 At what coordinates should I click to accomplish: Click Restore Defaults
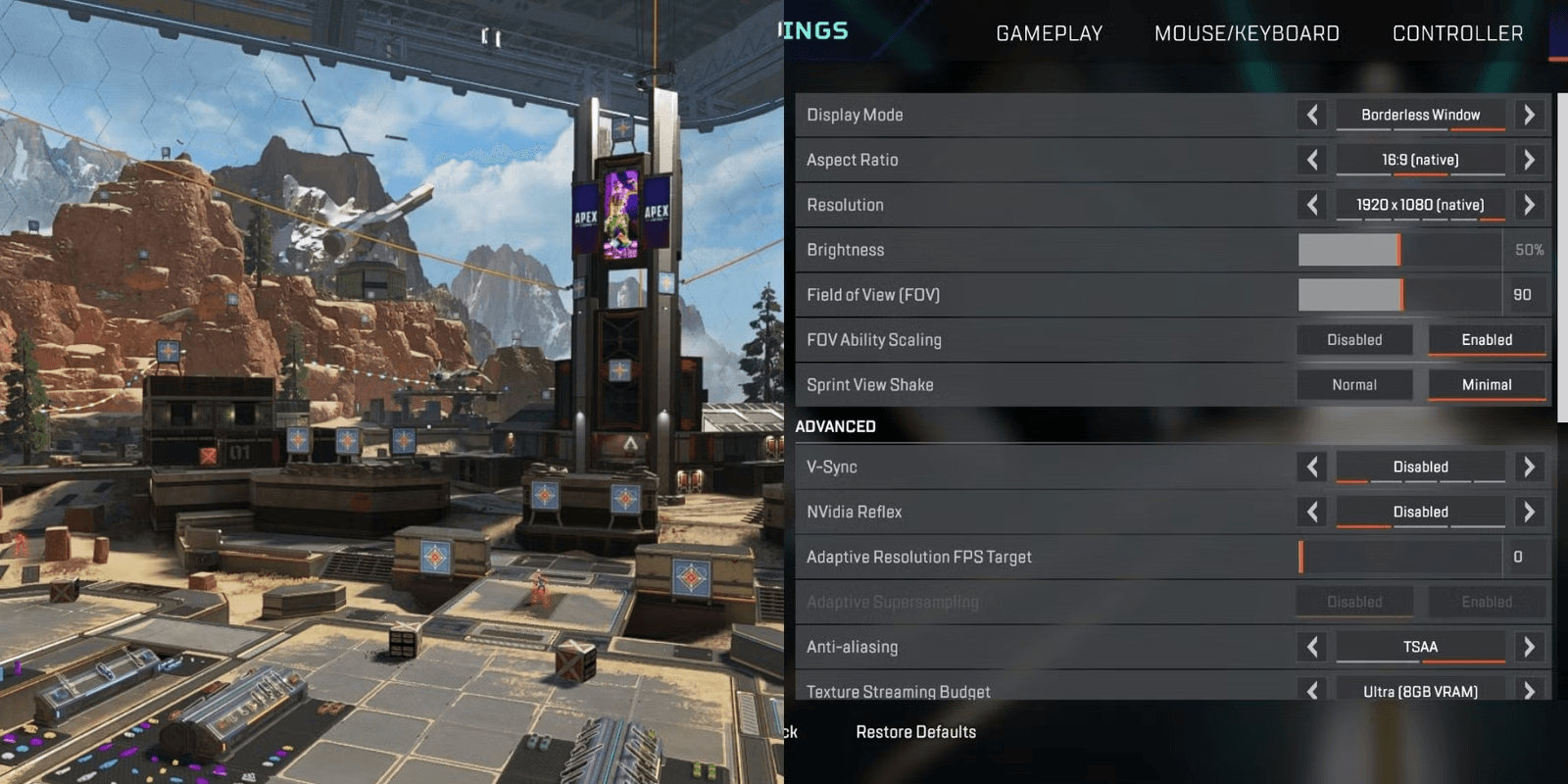[915, 732]
